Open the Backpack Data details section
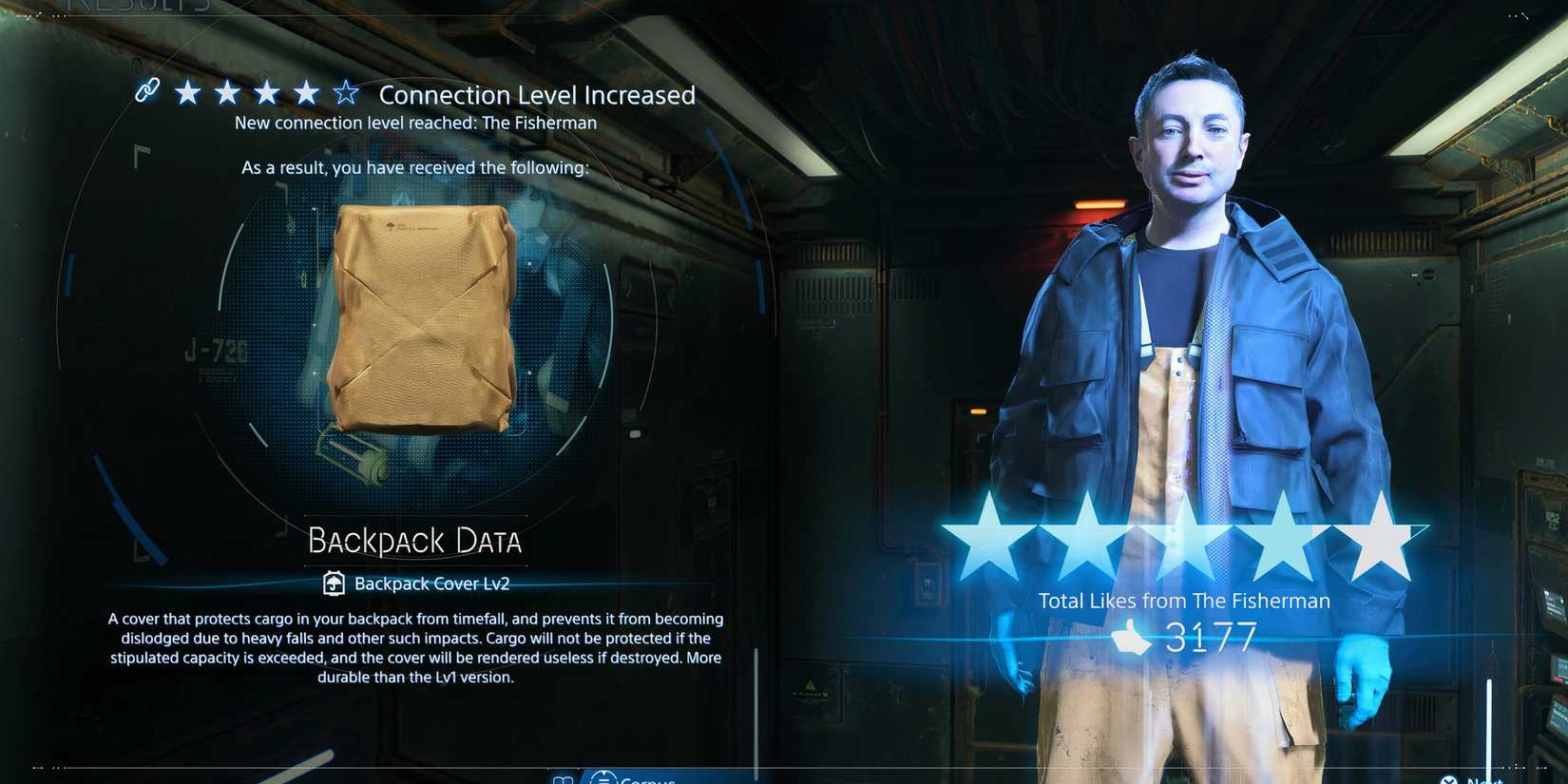Screen dimensions: 1568x784 414,541
